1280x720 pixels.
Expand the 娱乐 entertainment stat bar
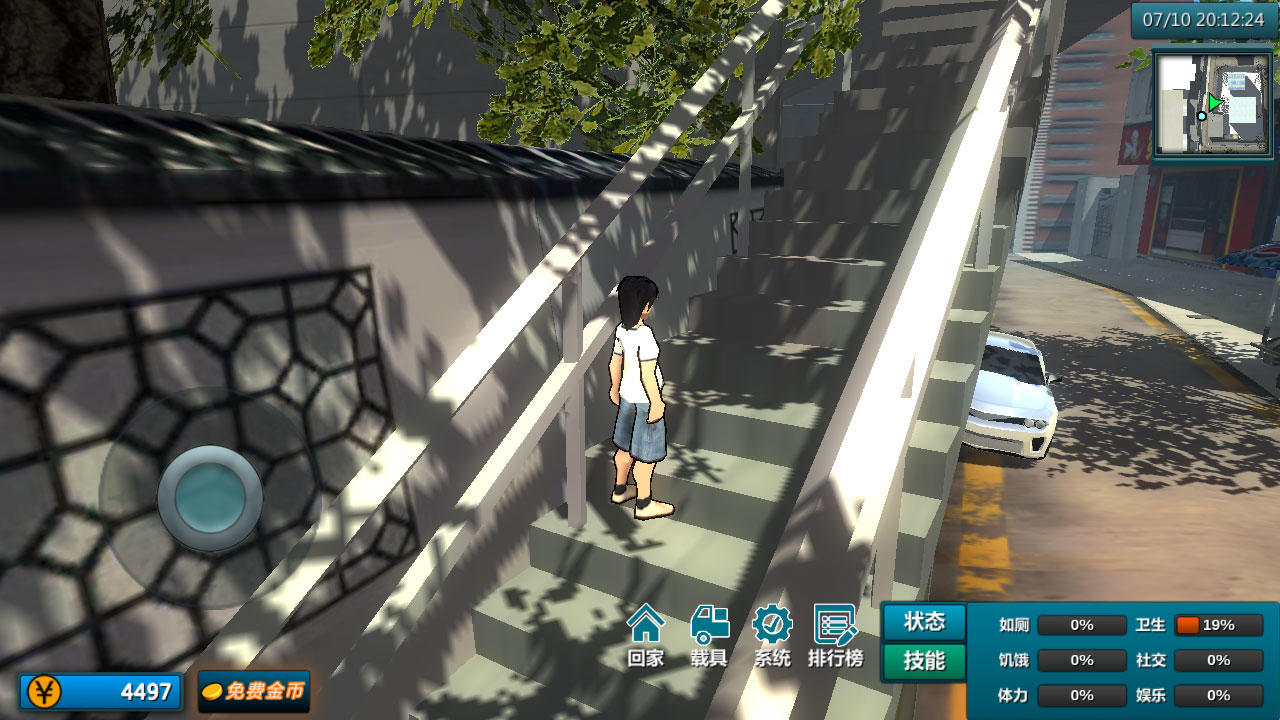click(x=1218, y=695)
